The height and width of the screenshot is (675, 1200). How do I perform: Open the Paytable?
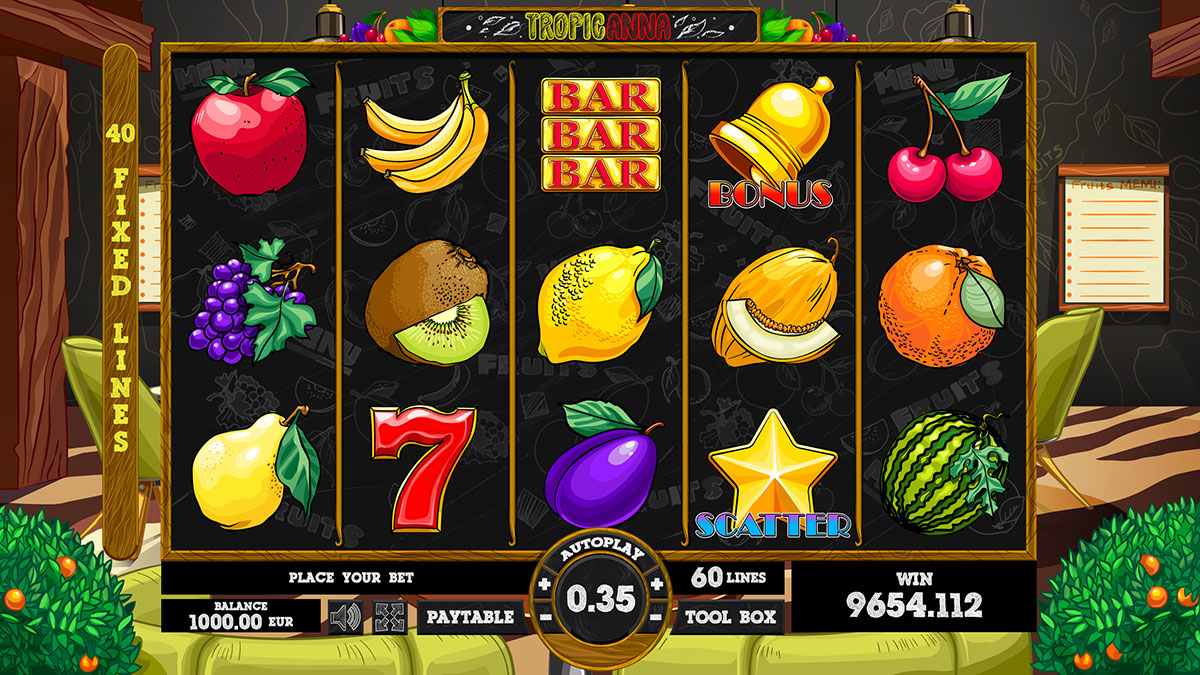470,617
